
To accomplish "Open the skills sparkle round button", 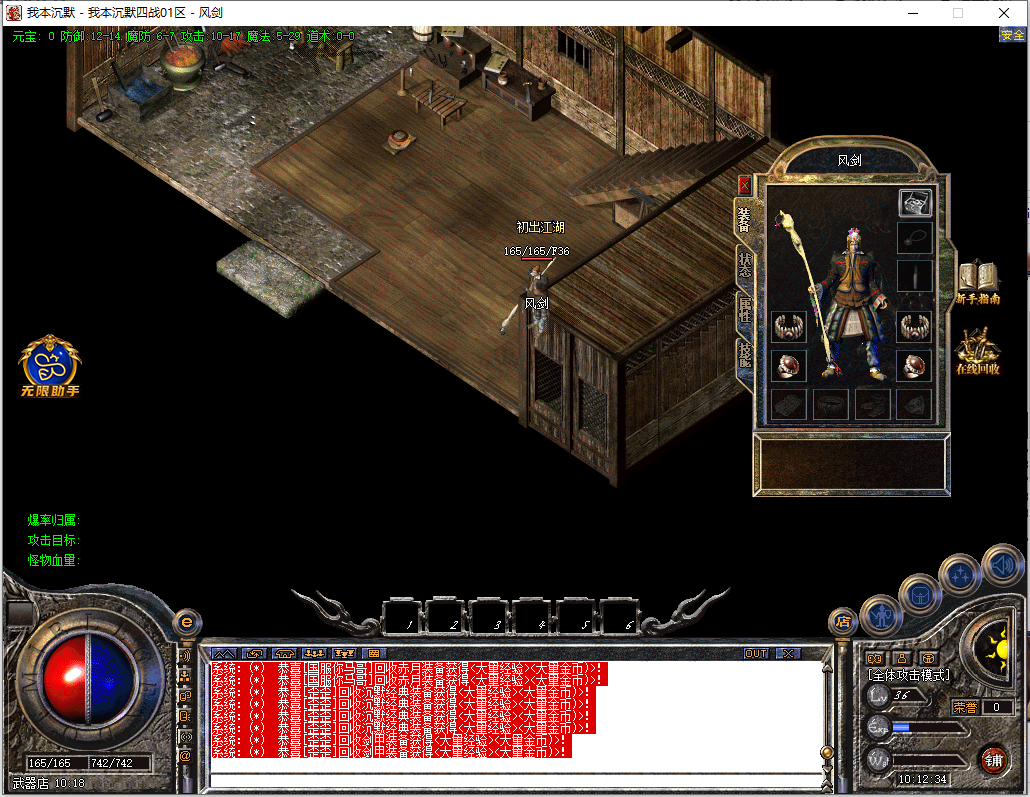I will [960, 574].
